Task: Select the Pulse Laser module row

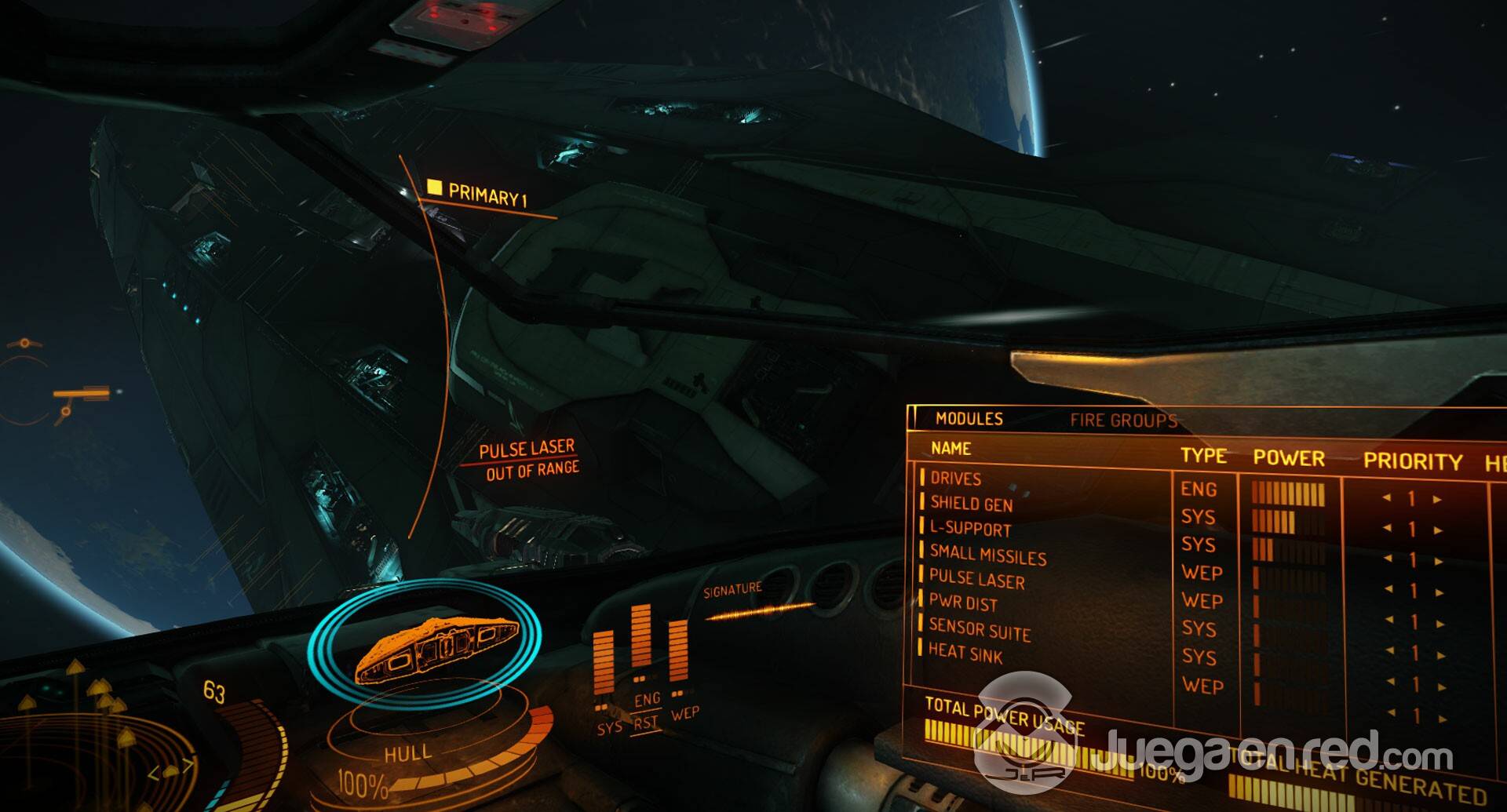Action: coord(976,579)
